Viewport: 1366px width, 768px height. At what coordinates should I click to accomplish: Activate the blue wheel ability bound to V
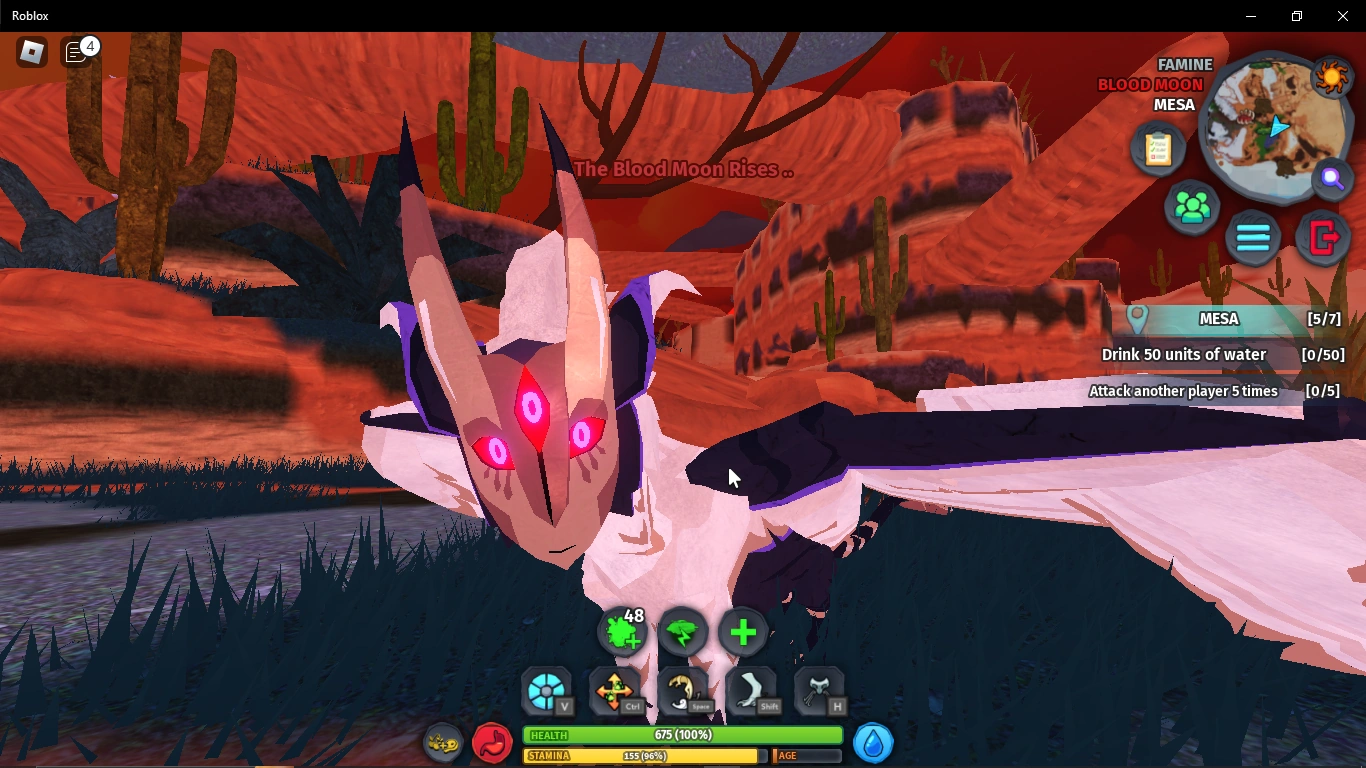pyautogui.click(x=546, y=690)
